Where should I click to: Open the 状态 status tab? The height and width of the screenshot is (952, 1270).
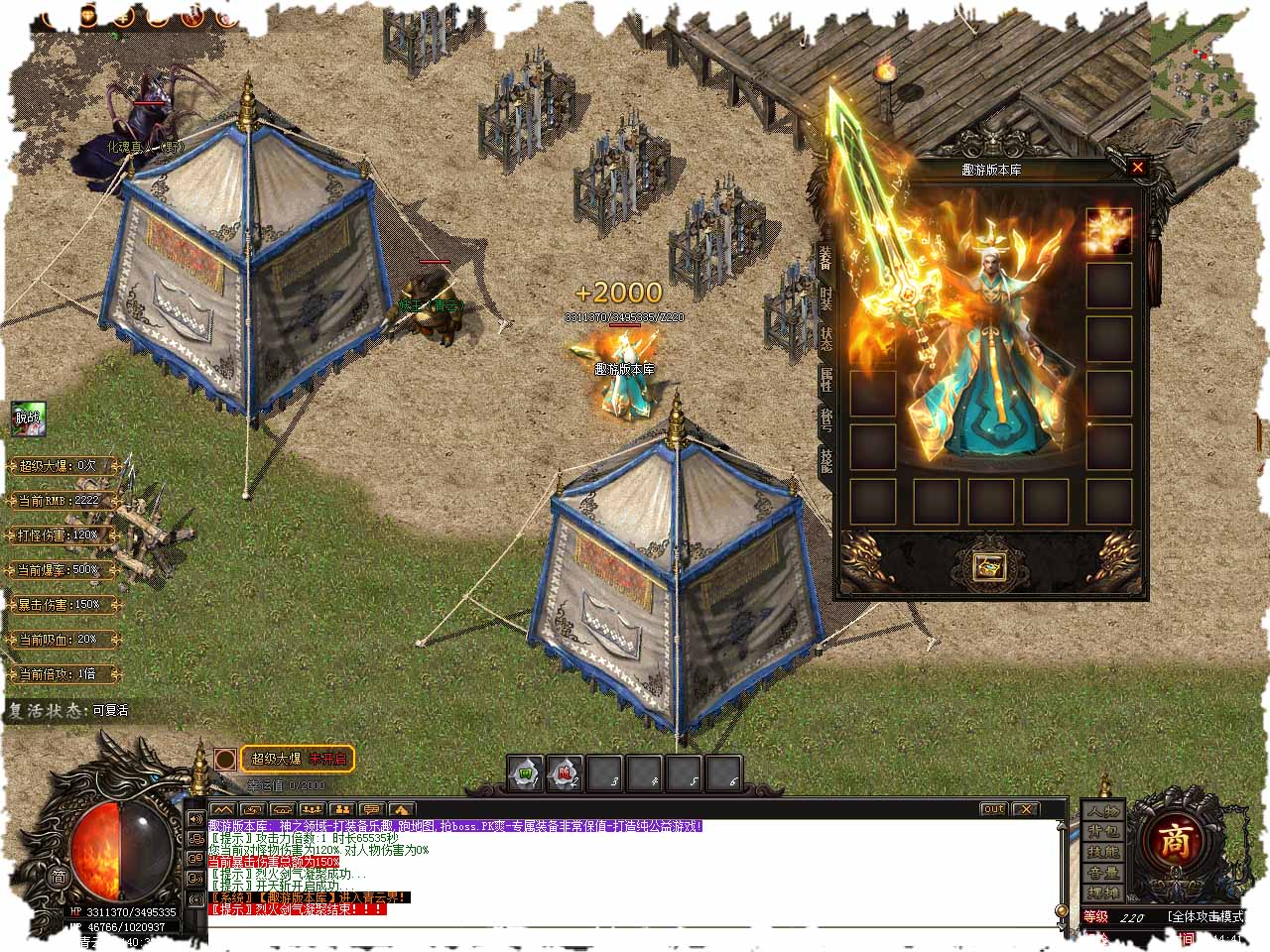tap(826, 338)
